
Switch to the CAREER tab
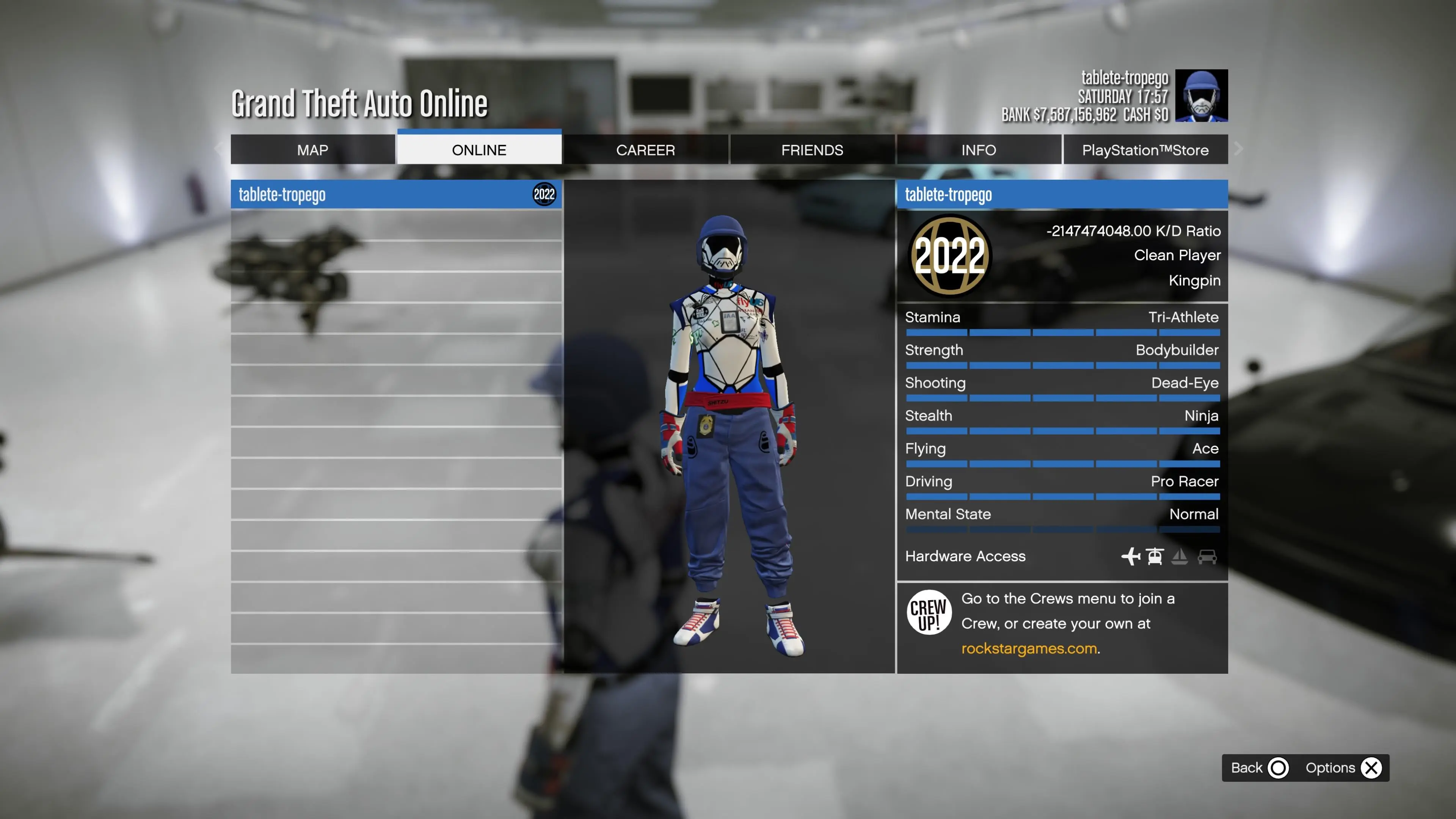(645, 150)
